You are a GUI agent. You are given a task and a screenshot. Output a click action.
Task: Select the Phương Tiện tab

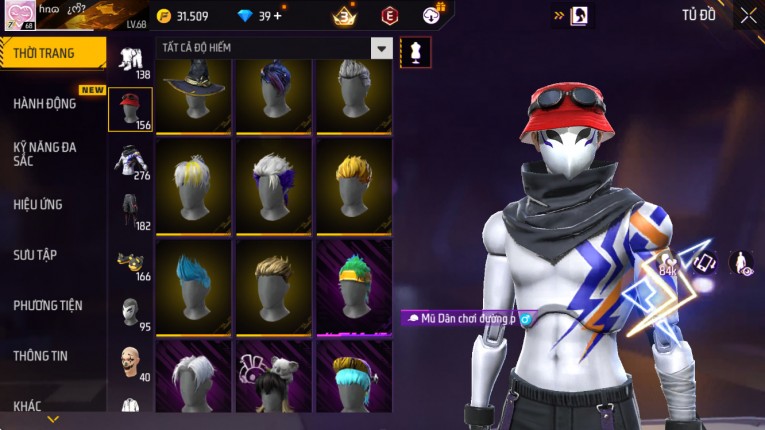click(47, 305)
